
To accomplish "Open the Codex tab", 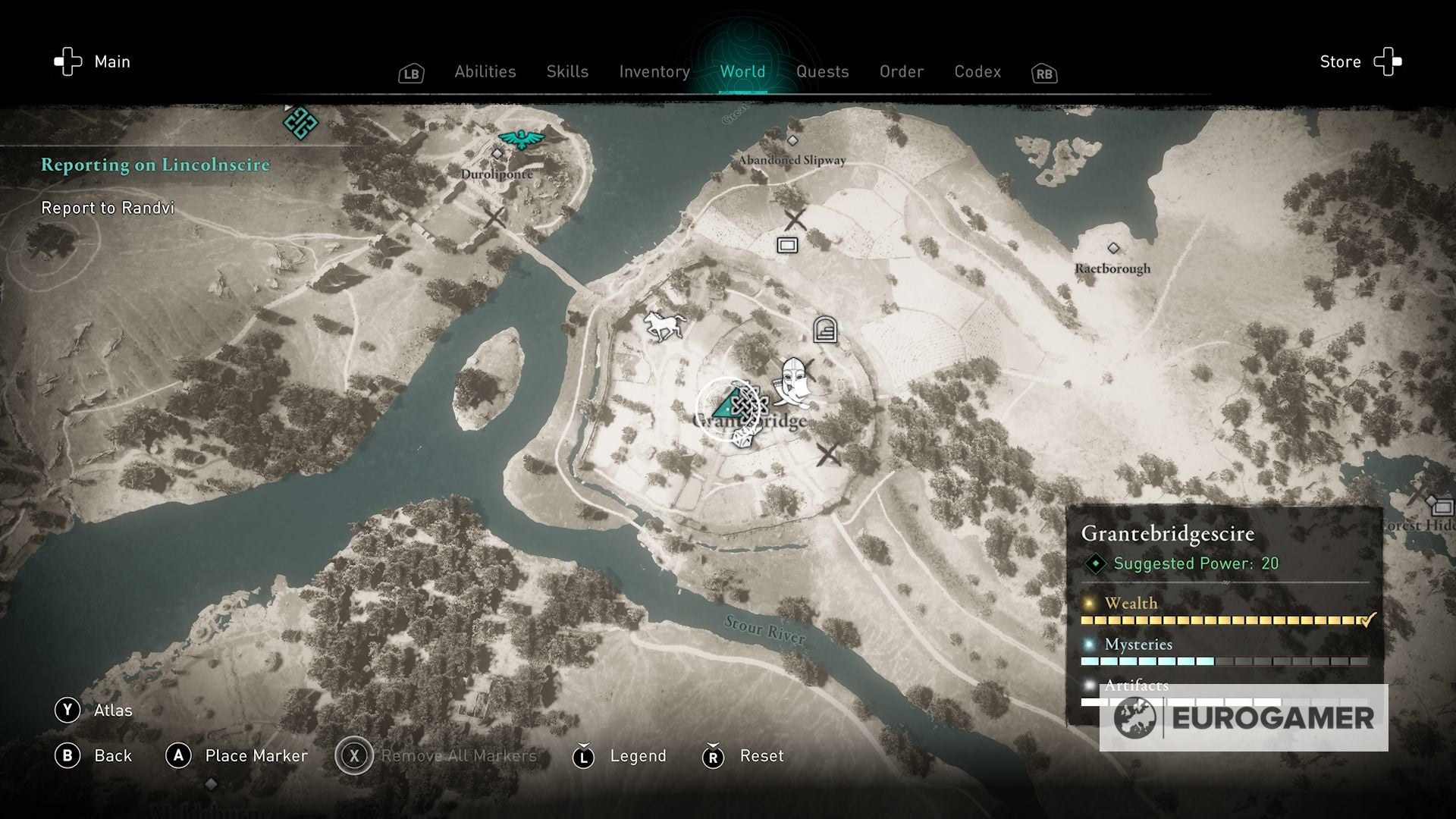I will pyautogui.click(x=977, y=71).
